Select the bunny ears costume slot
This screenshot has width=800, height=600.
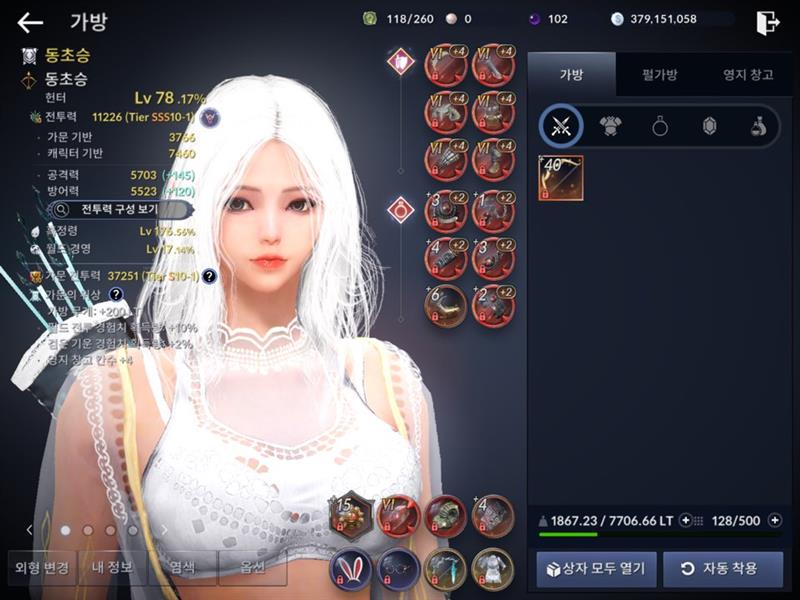350,566
